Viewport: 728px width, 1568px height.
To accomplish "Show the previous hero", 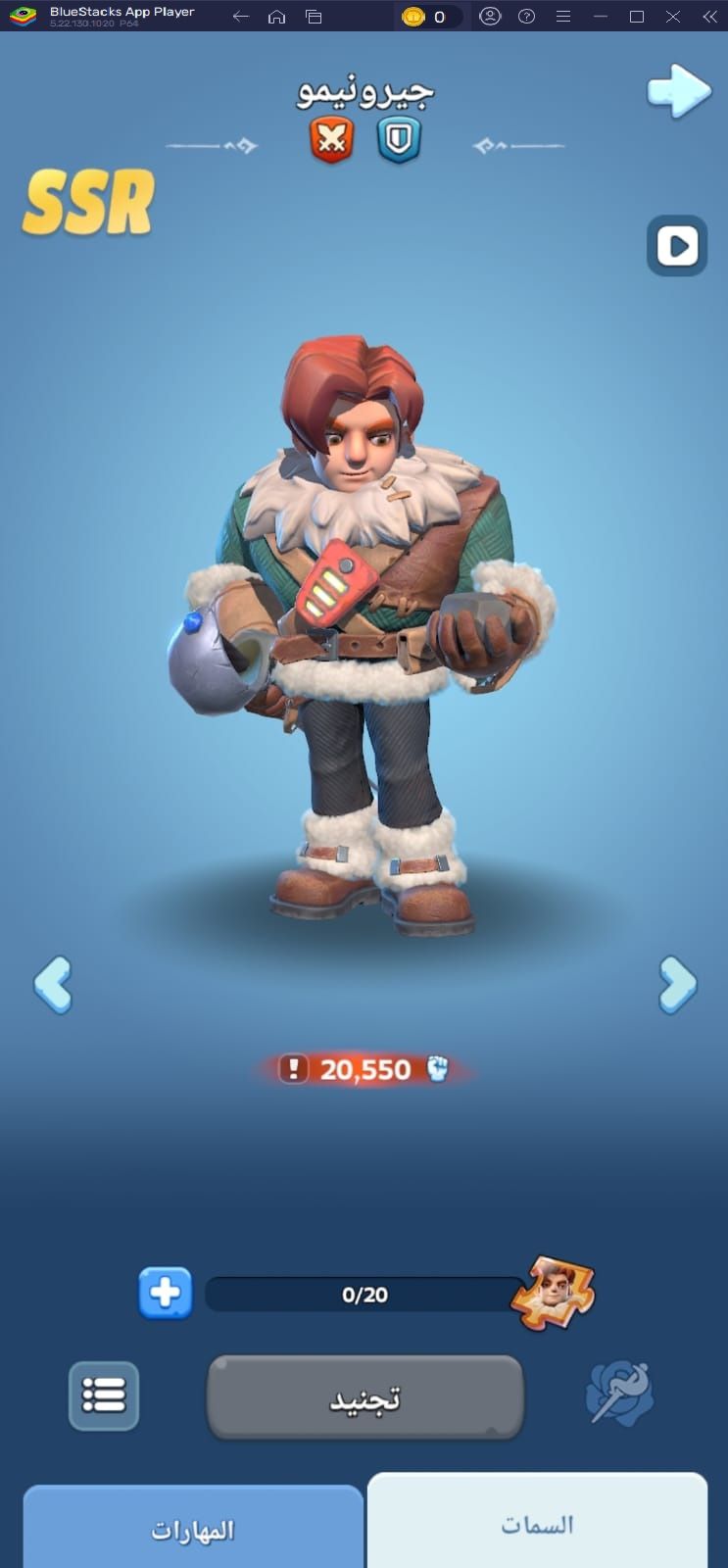I will coord(53,984).
